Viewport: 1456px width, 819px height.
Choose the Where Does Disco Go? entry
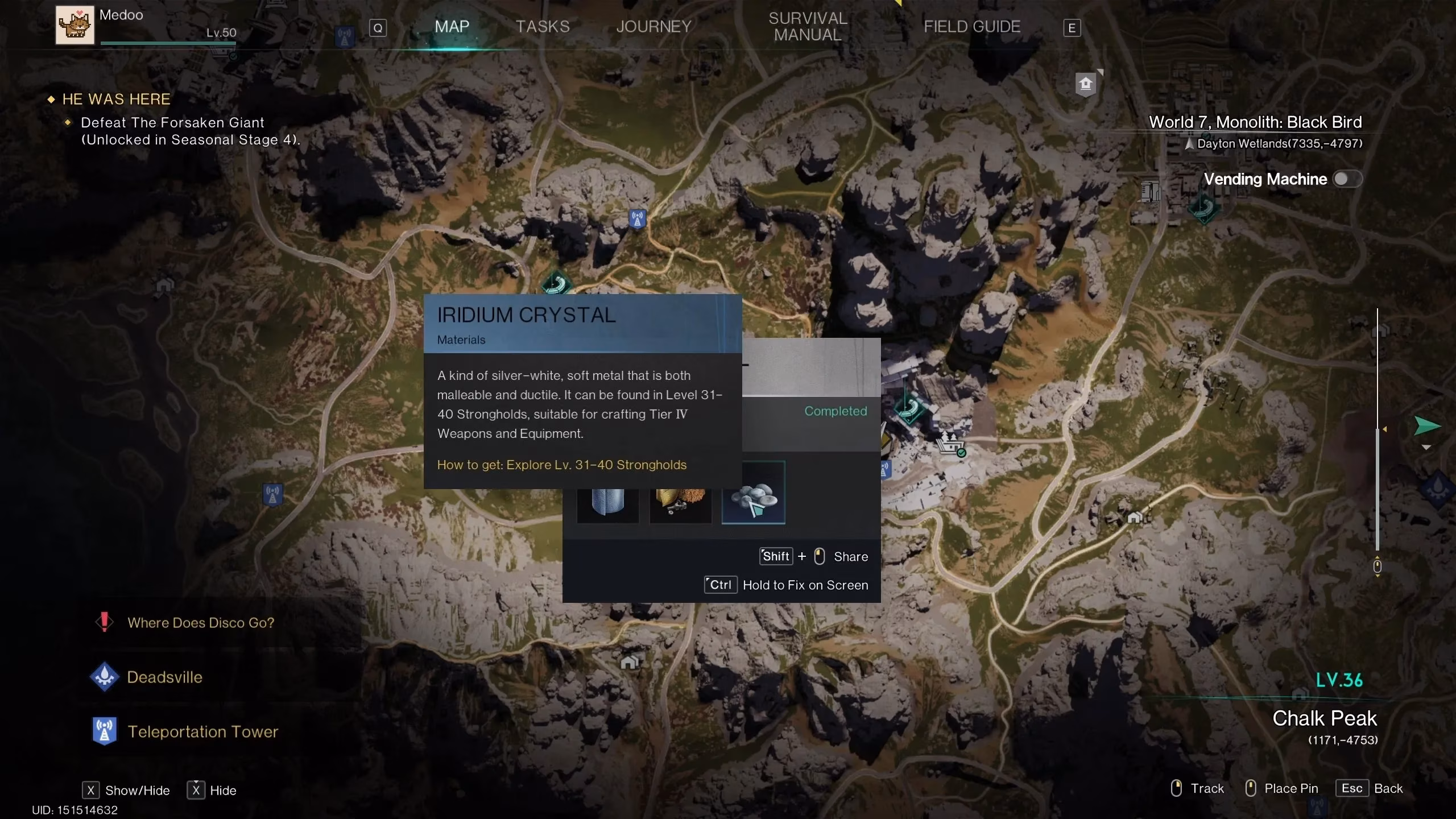tap(200, 623)
